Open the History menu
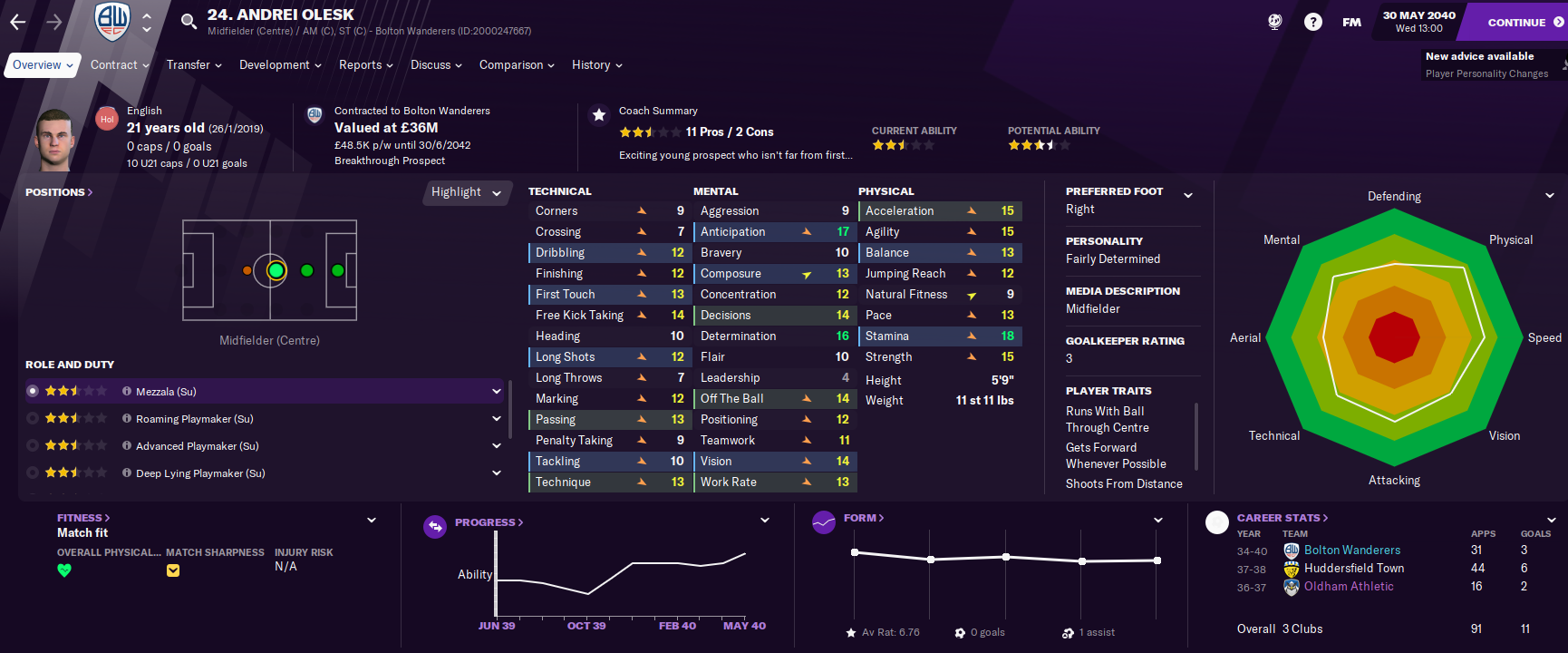 click(596, 65)
